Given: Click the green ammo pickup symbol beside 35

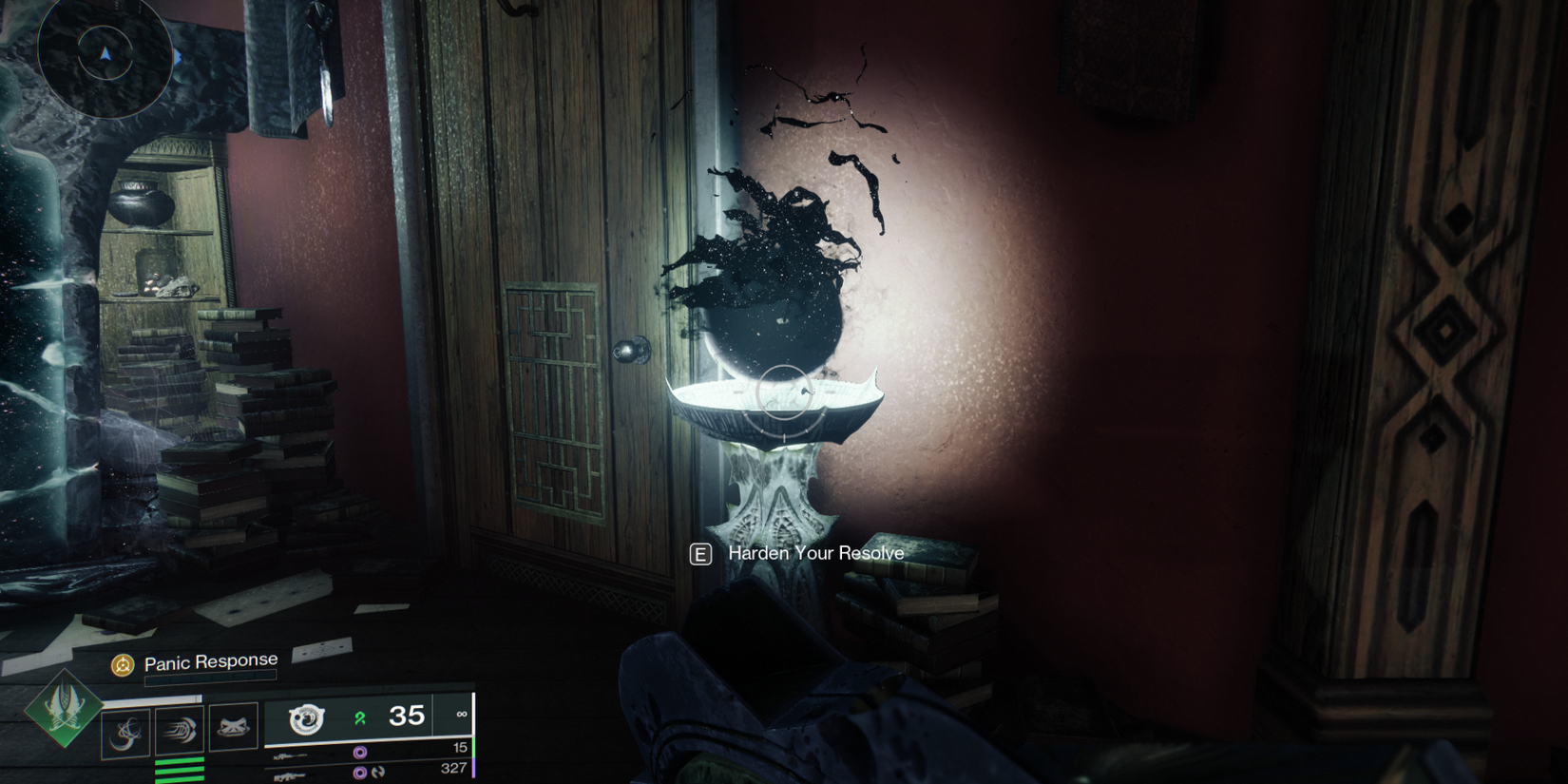Looking at the screenshot, I should (x=361, y=718).
